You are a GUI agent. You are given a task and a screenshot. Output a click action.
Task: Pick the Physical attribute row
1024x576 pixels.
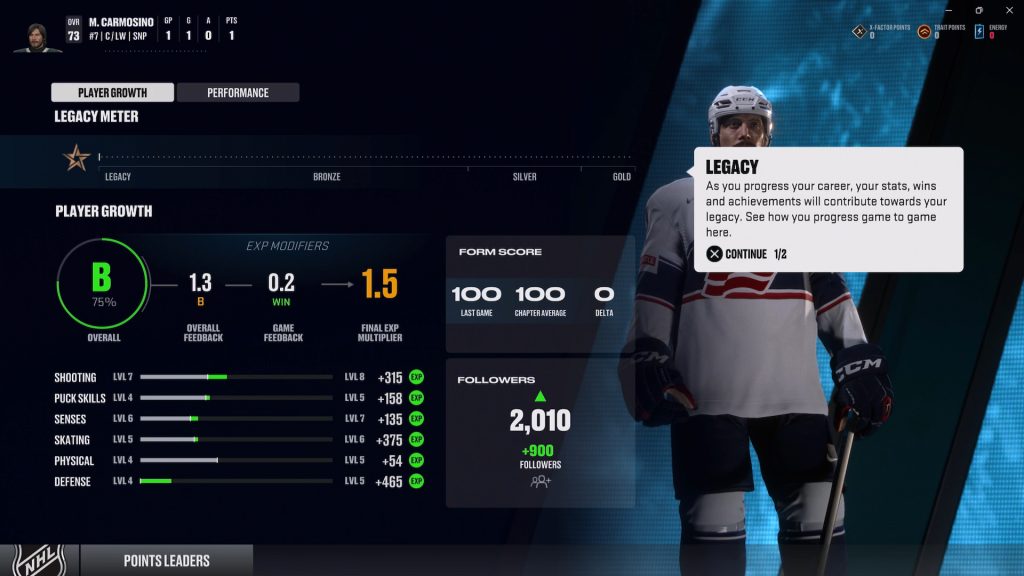coord(238,461)
